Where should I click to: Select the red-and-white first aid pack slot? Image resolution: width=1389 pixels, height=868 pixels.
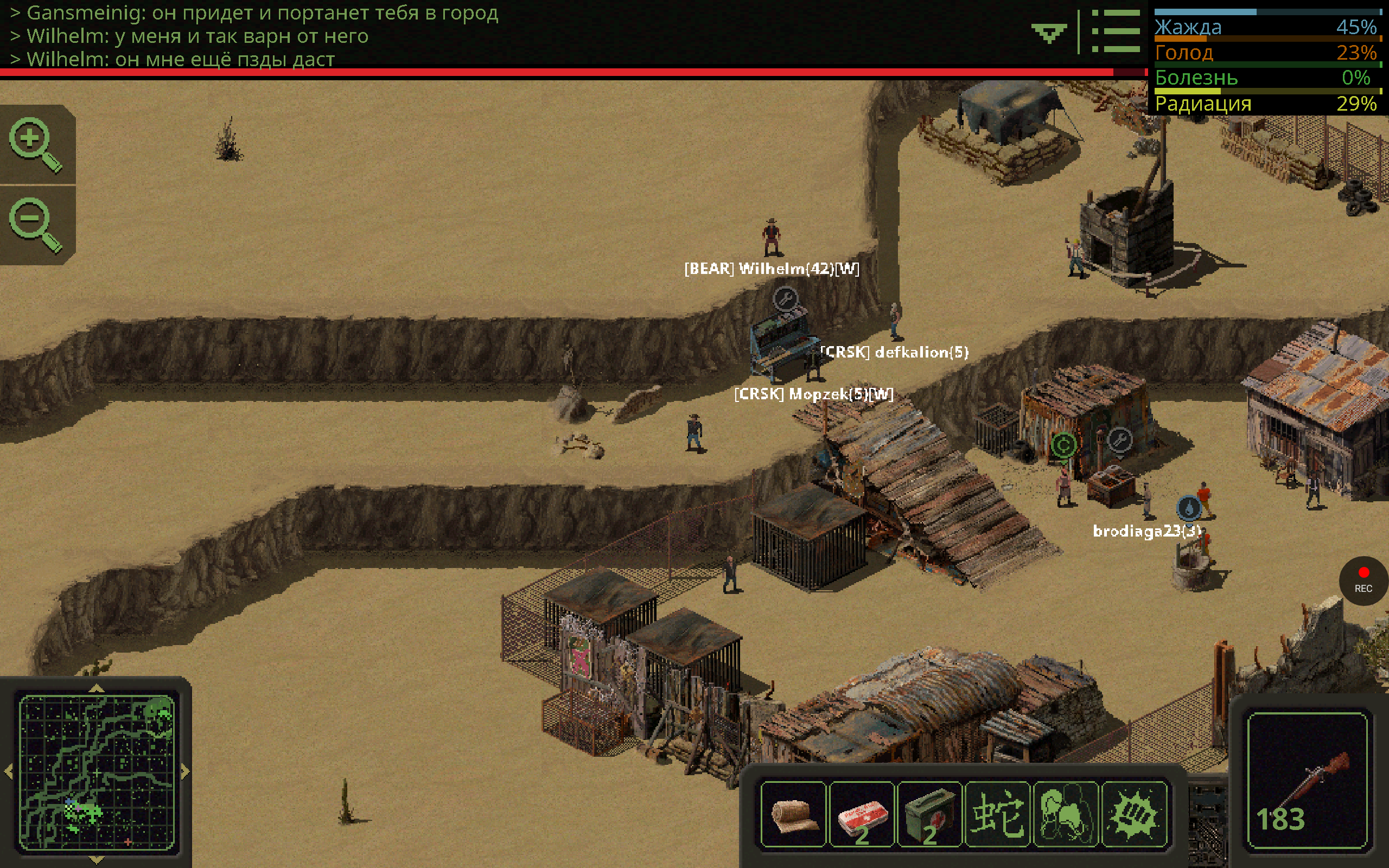[862, 815]
